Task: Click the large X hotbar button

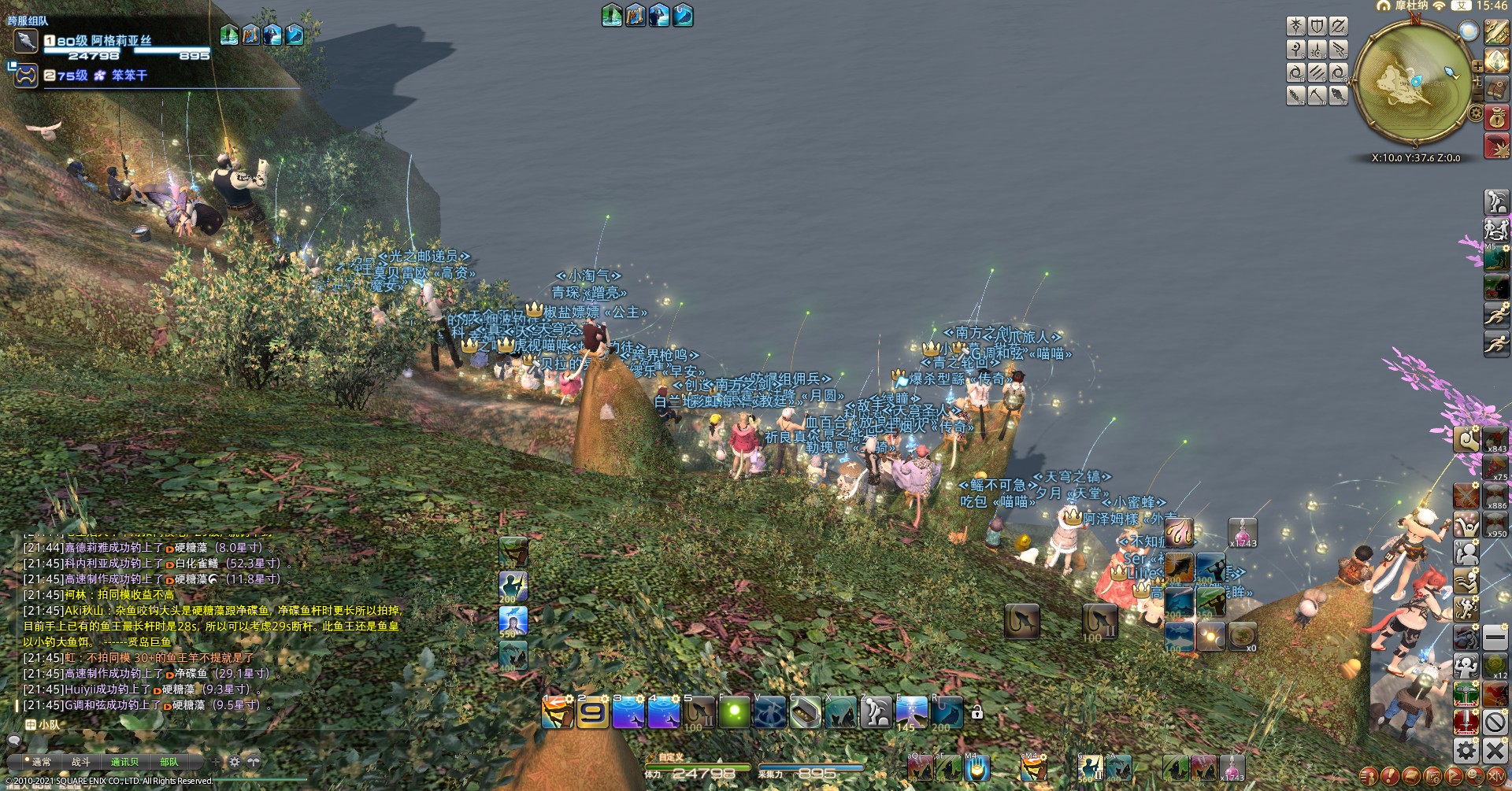Action: pyautogui.click(x=1495, y=750)
